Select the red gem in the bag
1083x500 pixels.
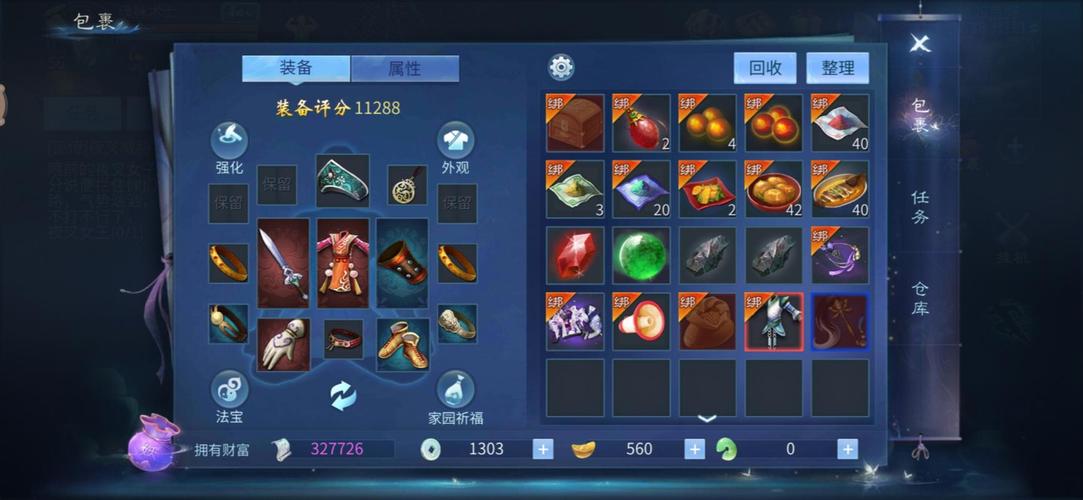pos(575,255)
